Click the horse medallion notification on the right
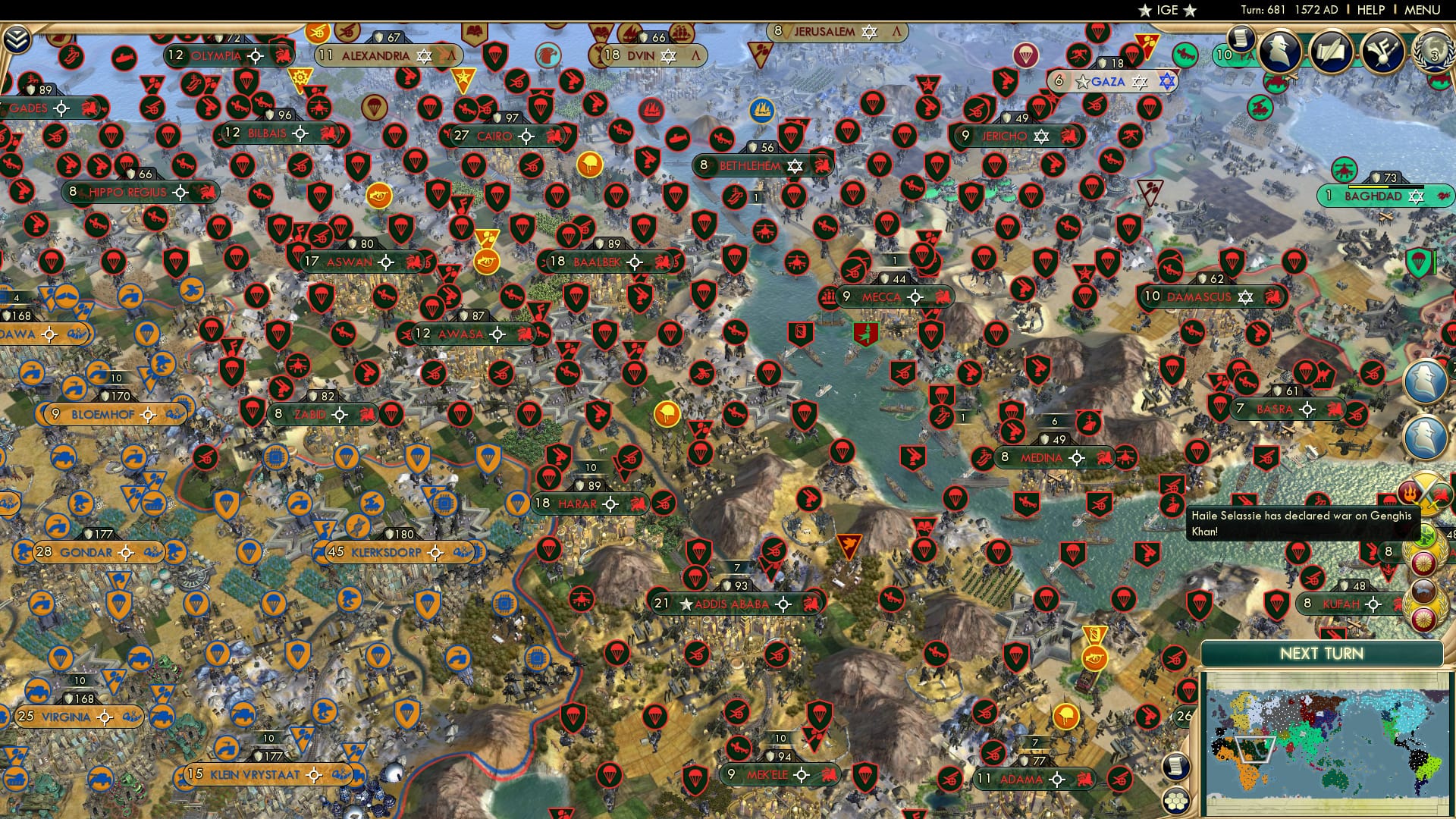1456x819 pixels. click(1422, 590)
